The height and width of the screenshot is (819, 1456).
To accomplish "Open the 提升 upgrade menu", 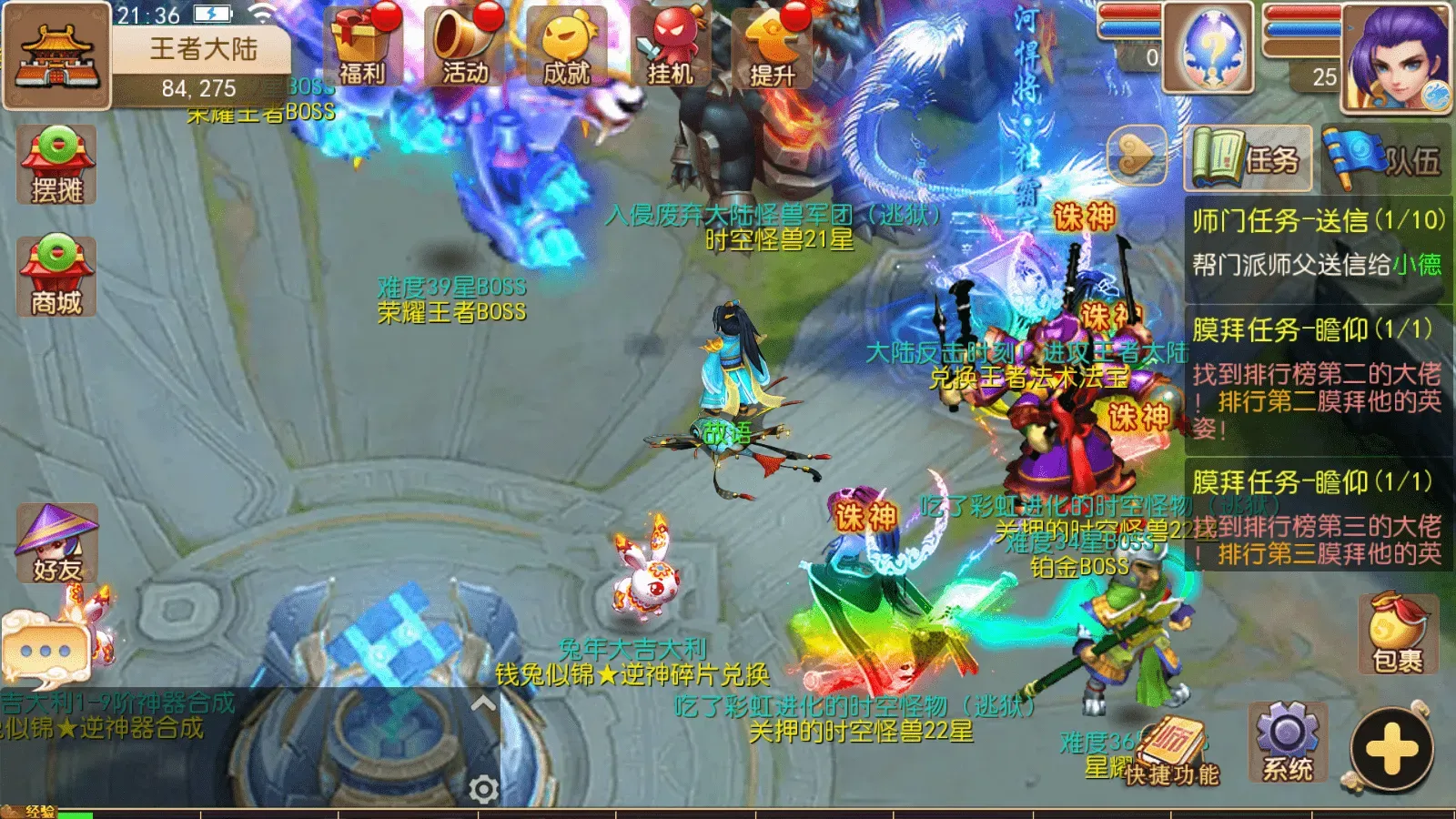I will coord(772,47).
